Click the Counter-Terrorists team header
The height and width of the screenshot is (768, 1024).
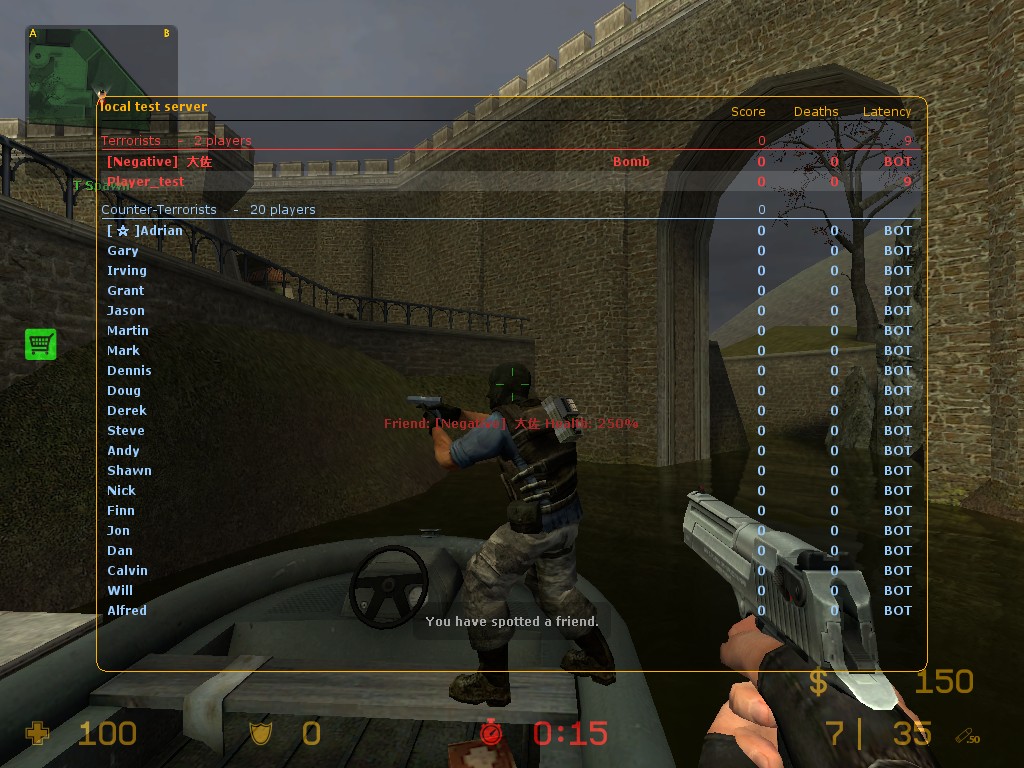[x=159, y=210]
